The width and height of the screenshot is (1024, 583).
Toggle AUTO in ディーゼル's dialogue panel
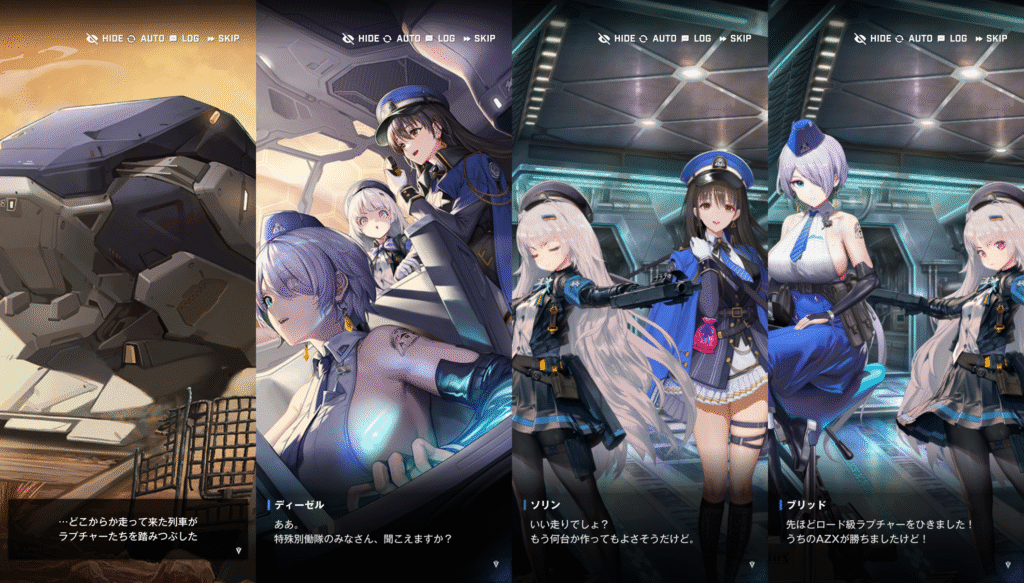coord(401,38)
